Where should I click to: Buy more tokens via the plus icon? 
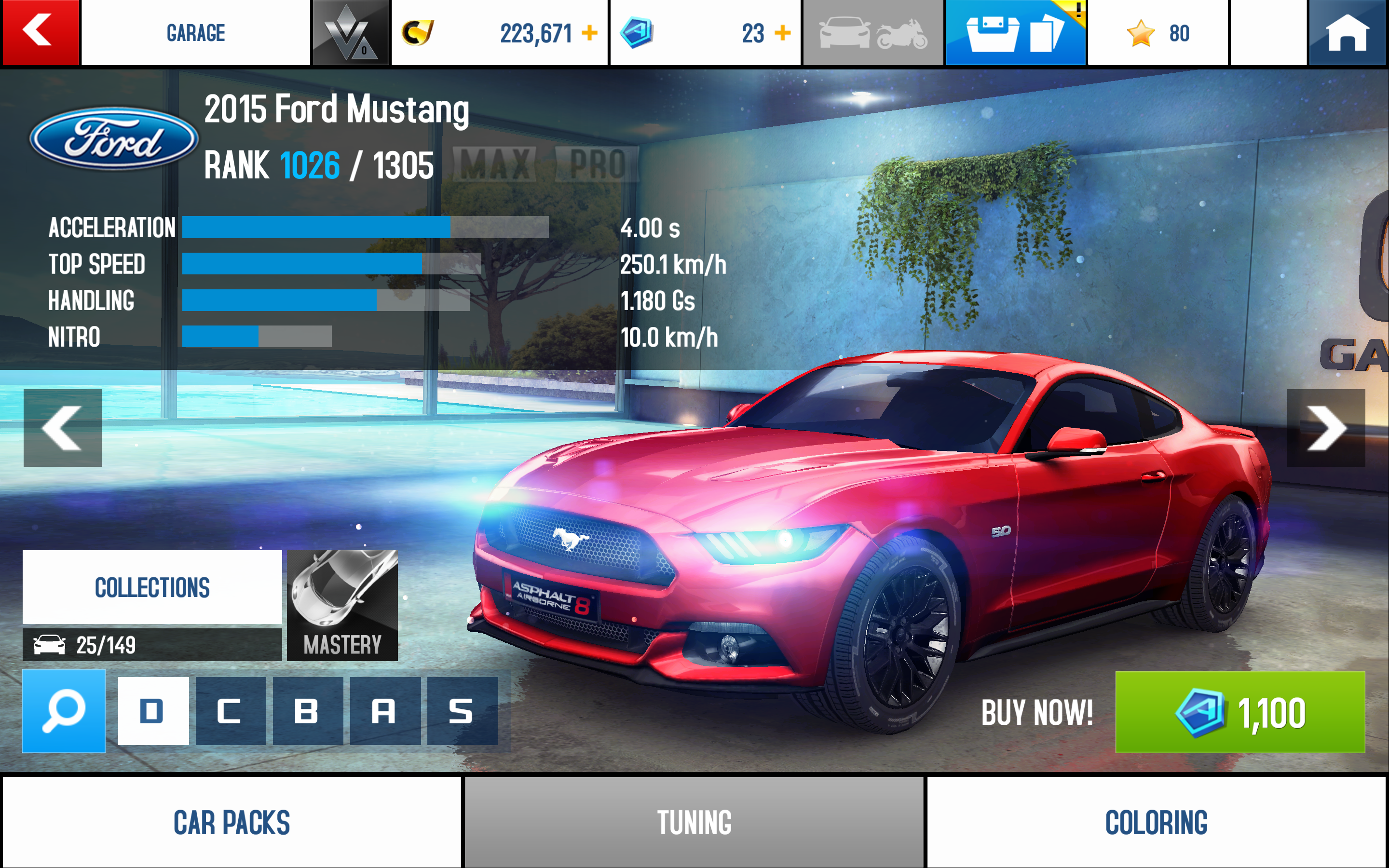tap(782, 33)
